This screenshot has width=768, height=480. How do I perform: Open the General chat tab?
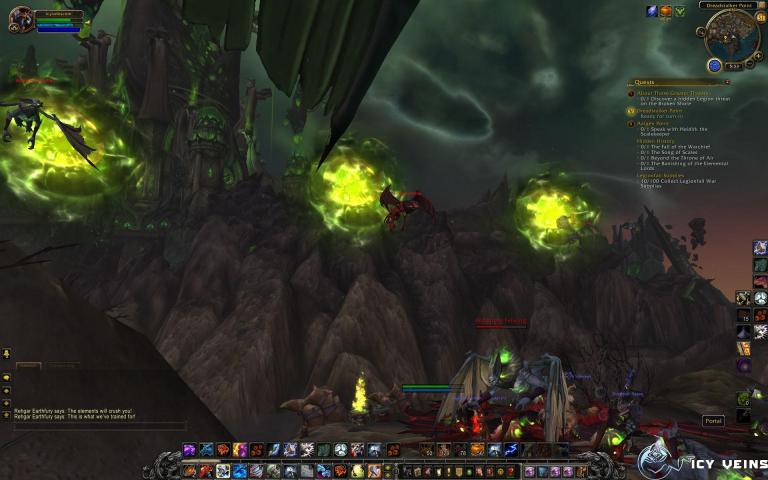coord(27,366)
